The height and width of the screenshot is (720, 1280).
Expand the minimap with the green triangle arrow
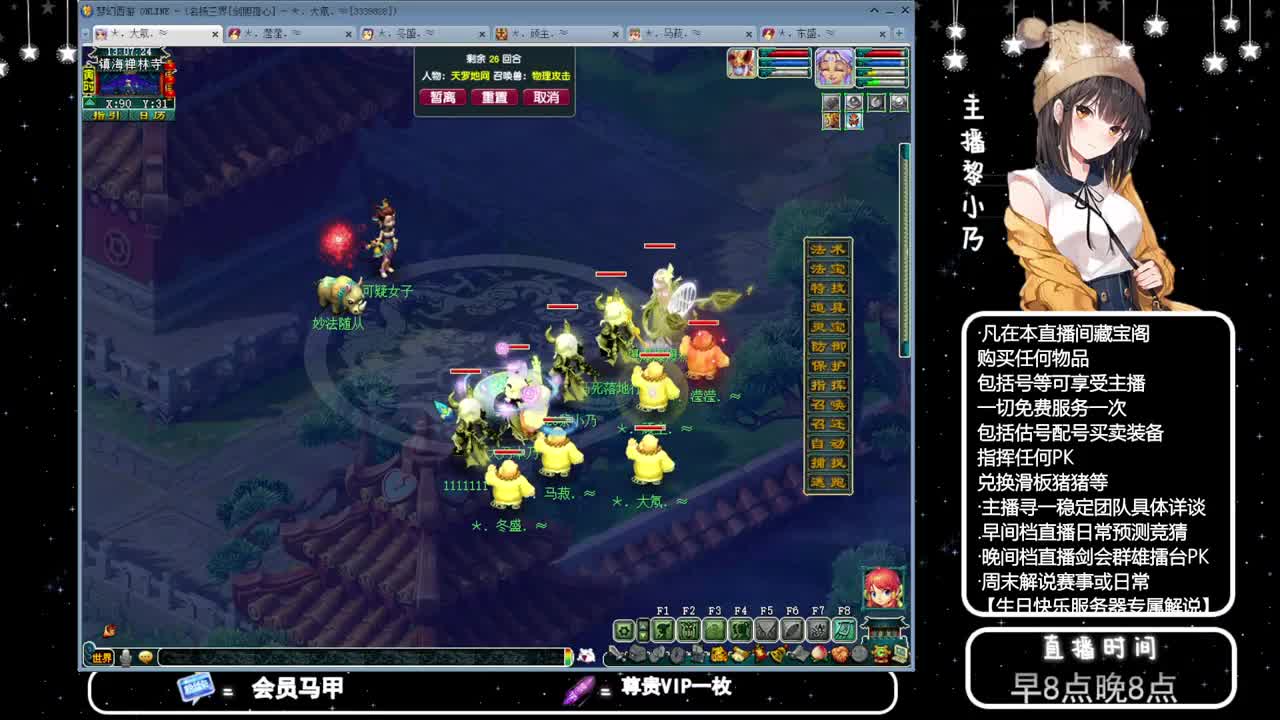89,102
